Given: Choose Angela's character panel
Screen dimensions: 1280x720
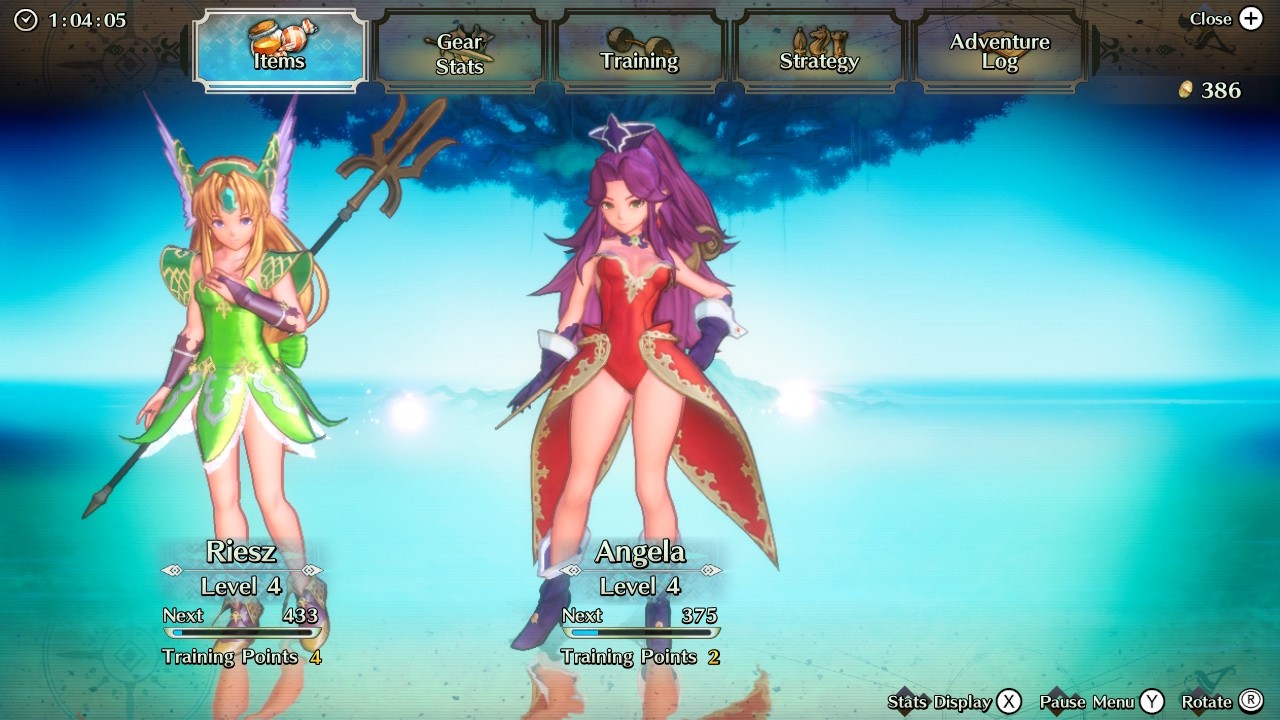Looking at the screenshot, I should click(640, 600).
